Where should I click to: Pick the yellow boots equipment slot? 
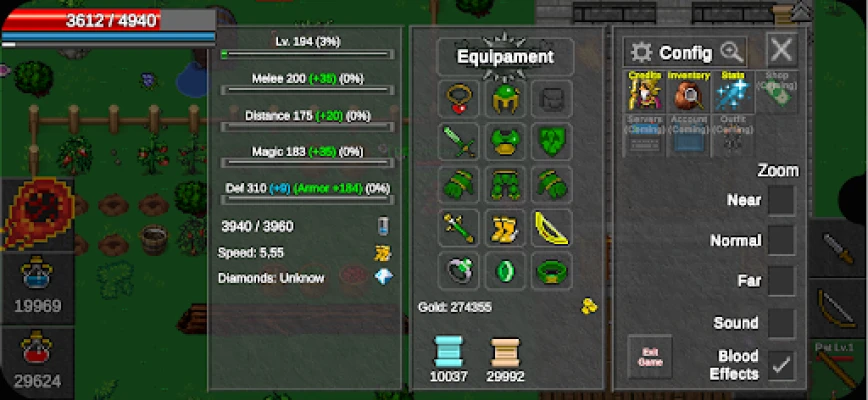(505, 228)
